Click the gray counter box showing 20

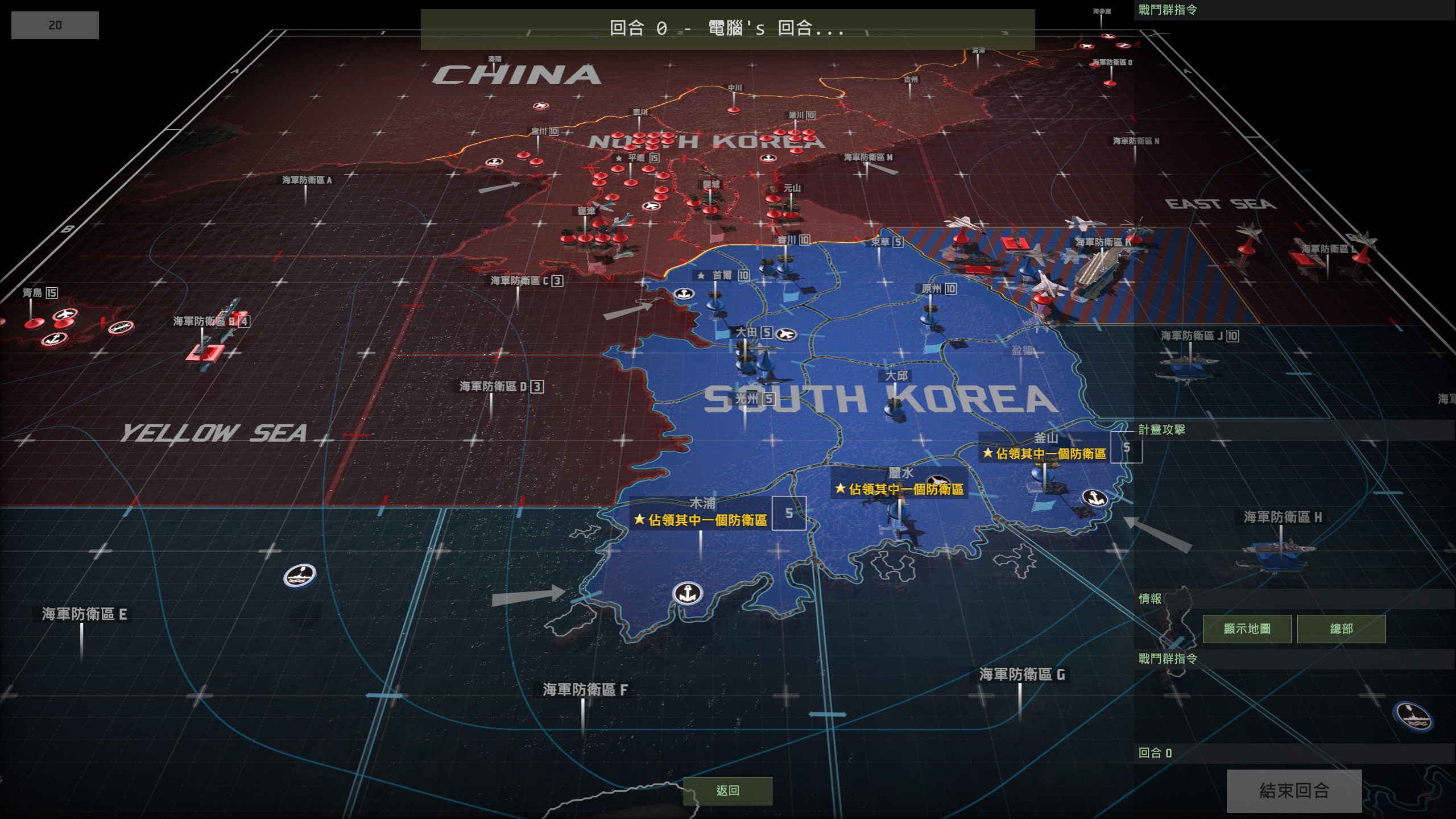click(x=54, y=24)
